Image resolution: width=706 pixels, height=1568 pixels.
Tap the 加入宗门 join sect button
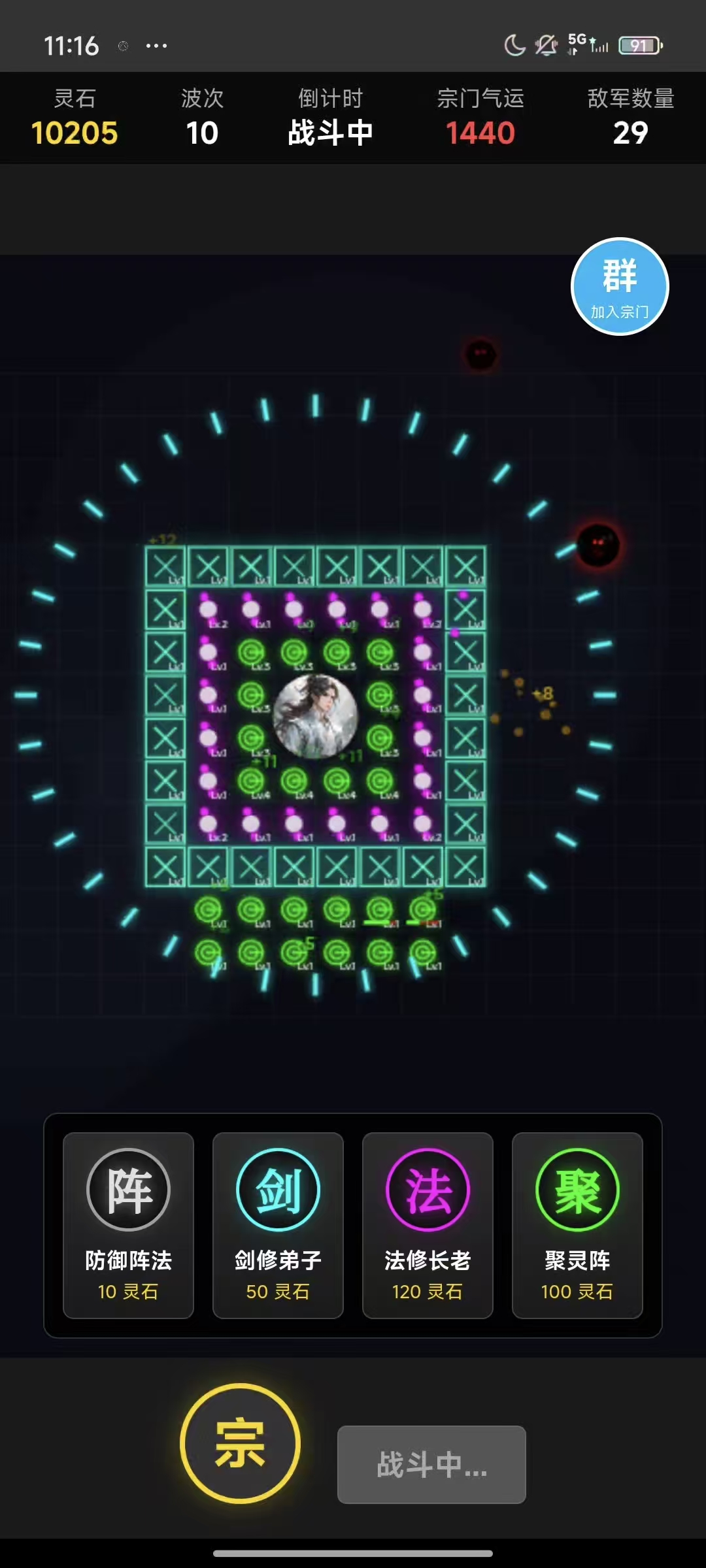point(620,286)
